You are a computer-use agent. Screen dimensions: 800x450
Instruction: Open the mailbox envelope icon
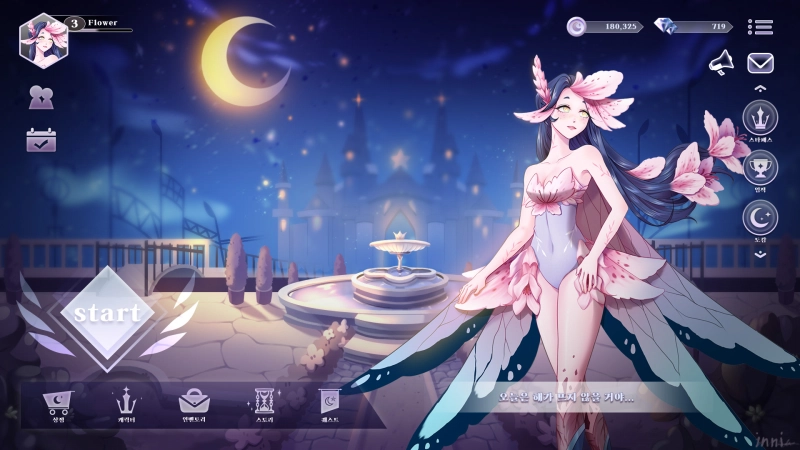pyautogui.click(x=760, y=63)
